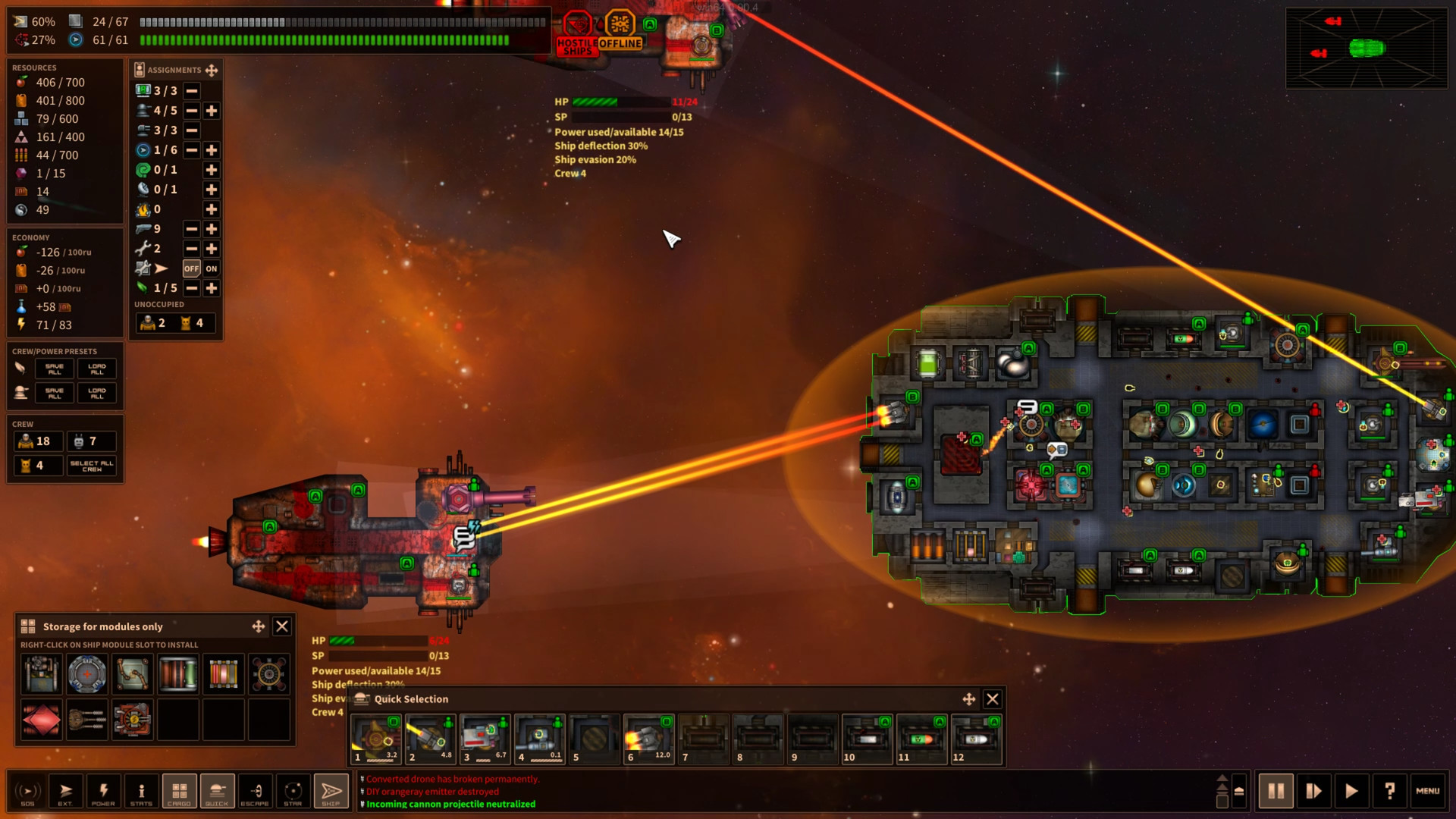Image resolution: width=1456 pixels, height=819 pixels.
Task: Click LOAD ALL crew preset
Action: click(x=96, y=369)
